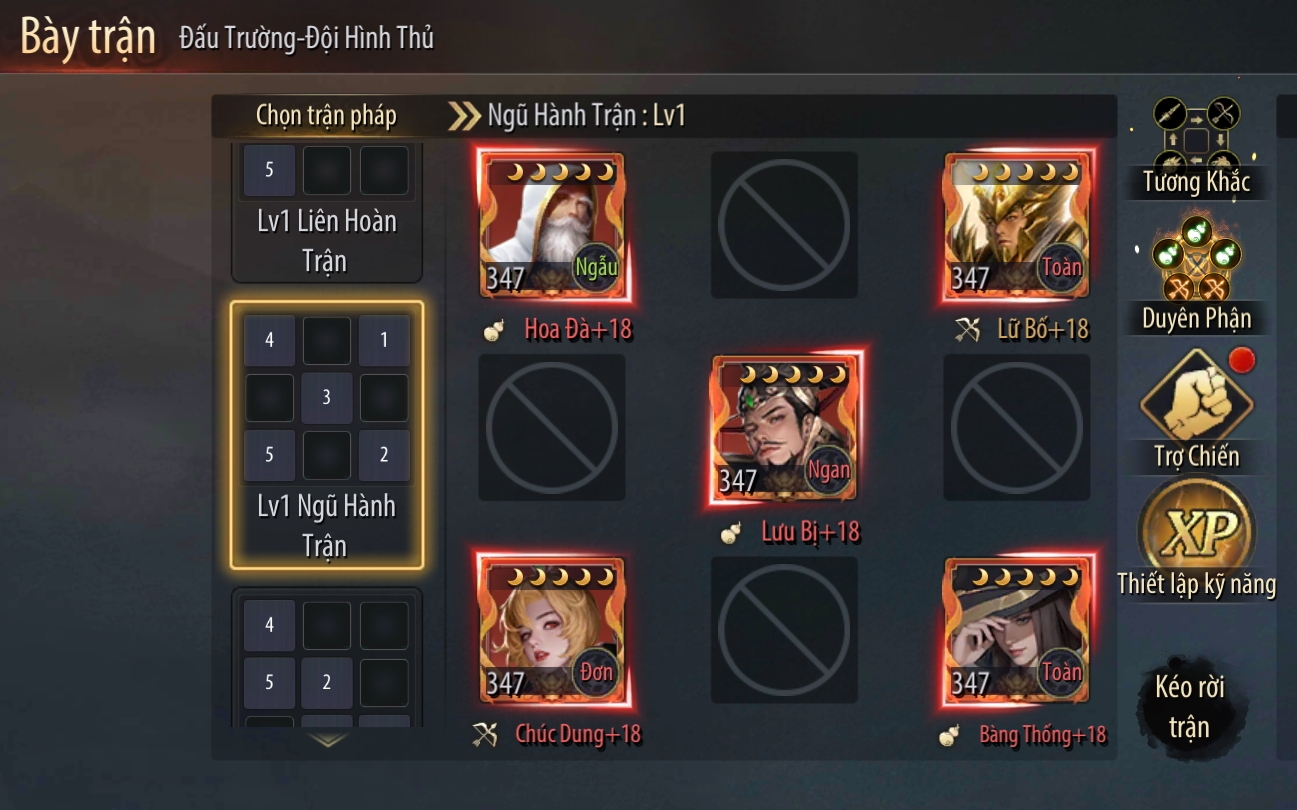
Task: Show more formations with the down arrow
Action: click(327, 741)
